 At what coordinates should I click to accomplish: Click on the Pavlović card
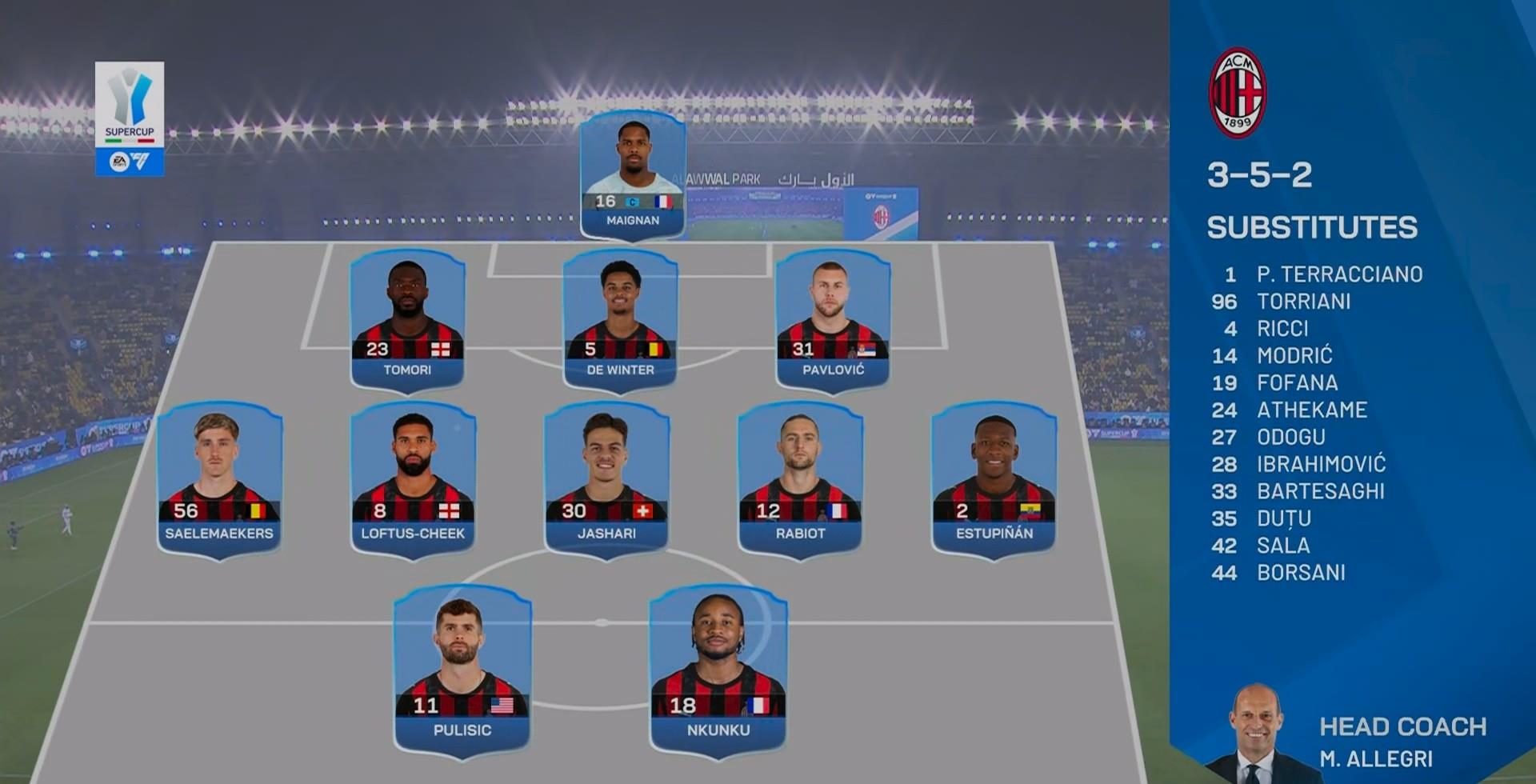833,320
